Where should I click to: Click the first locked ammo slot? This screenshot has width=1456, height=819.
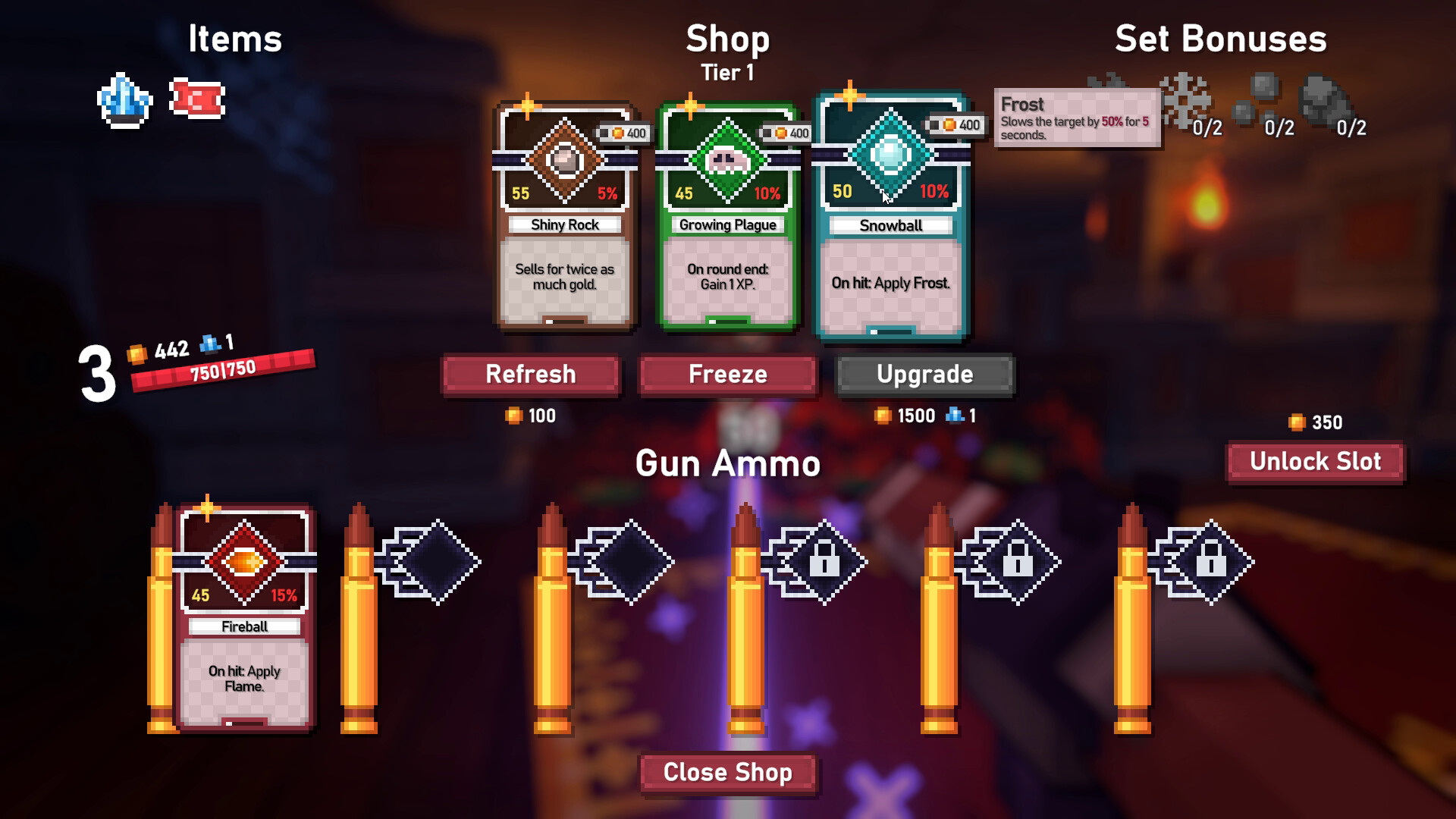824,561
